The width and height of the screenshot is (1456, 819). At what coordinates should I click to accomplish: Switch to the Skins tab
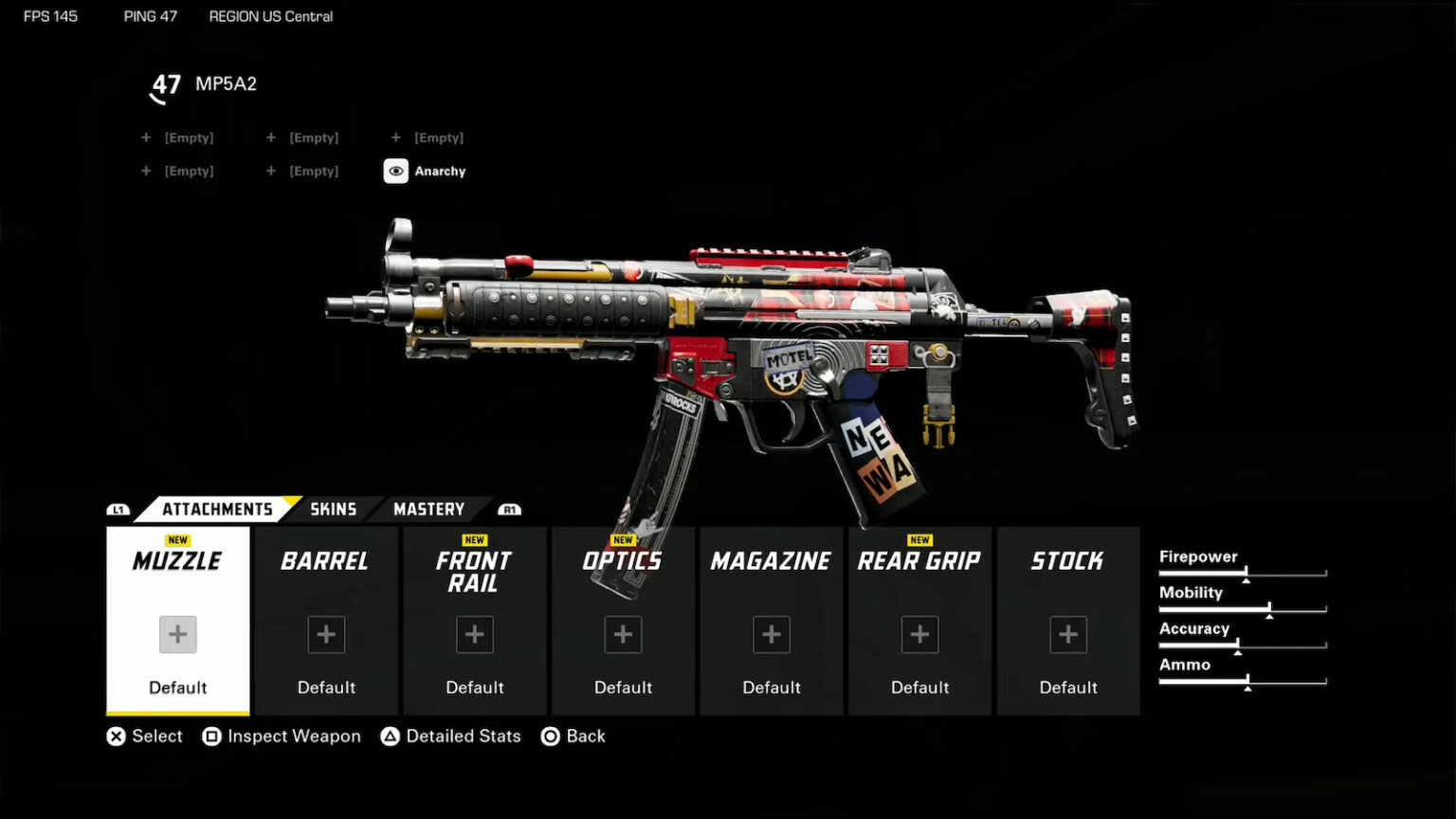(x=332, y=509)
